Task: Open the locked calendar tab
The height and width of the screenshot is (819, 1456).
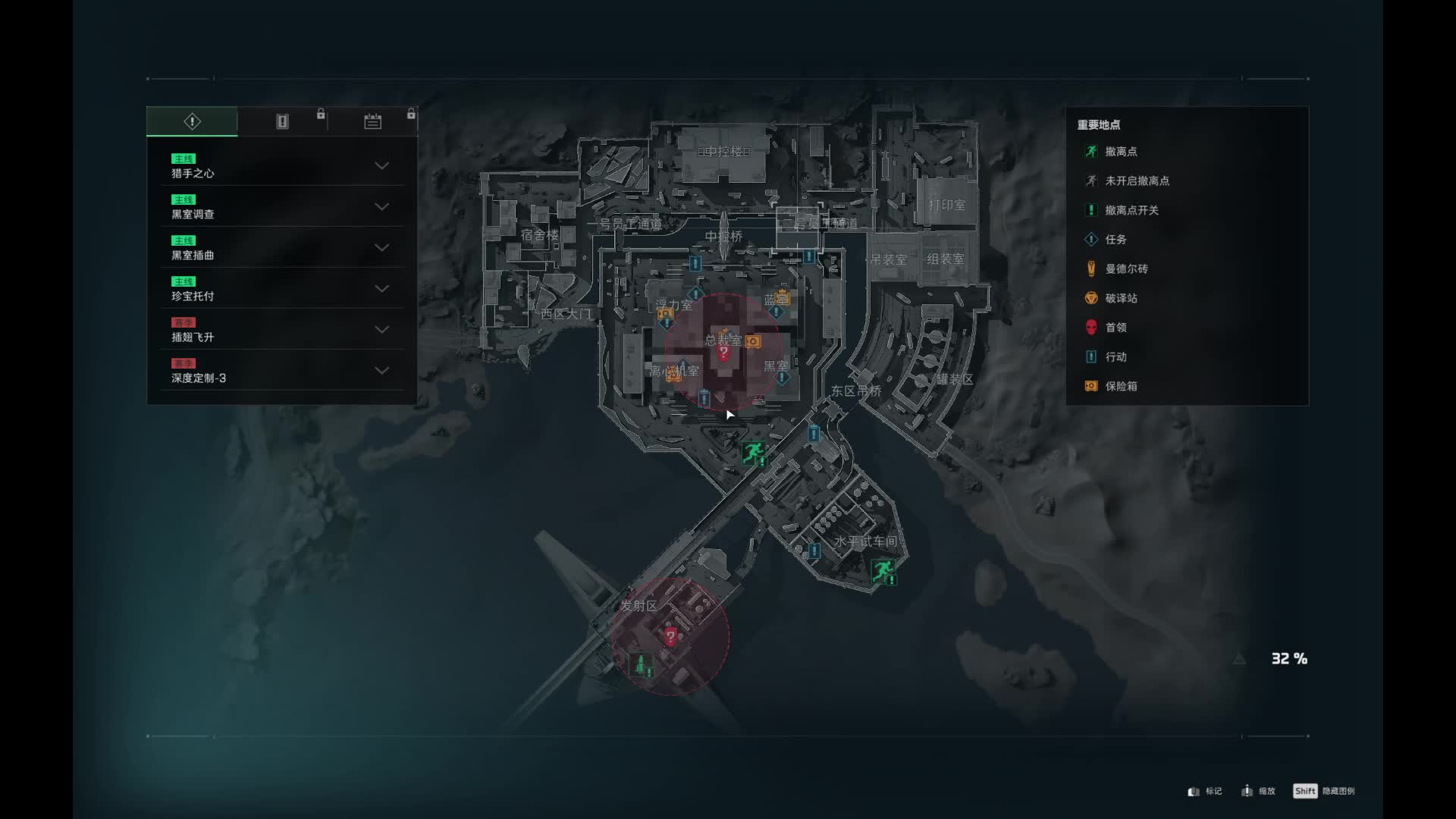Action: (372, 121)
